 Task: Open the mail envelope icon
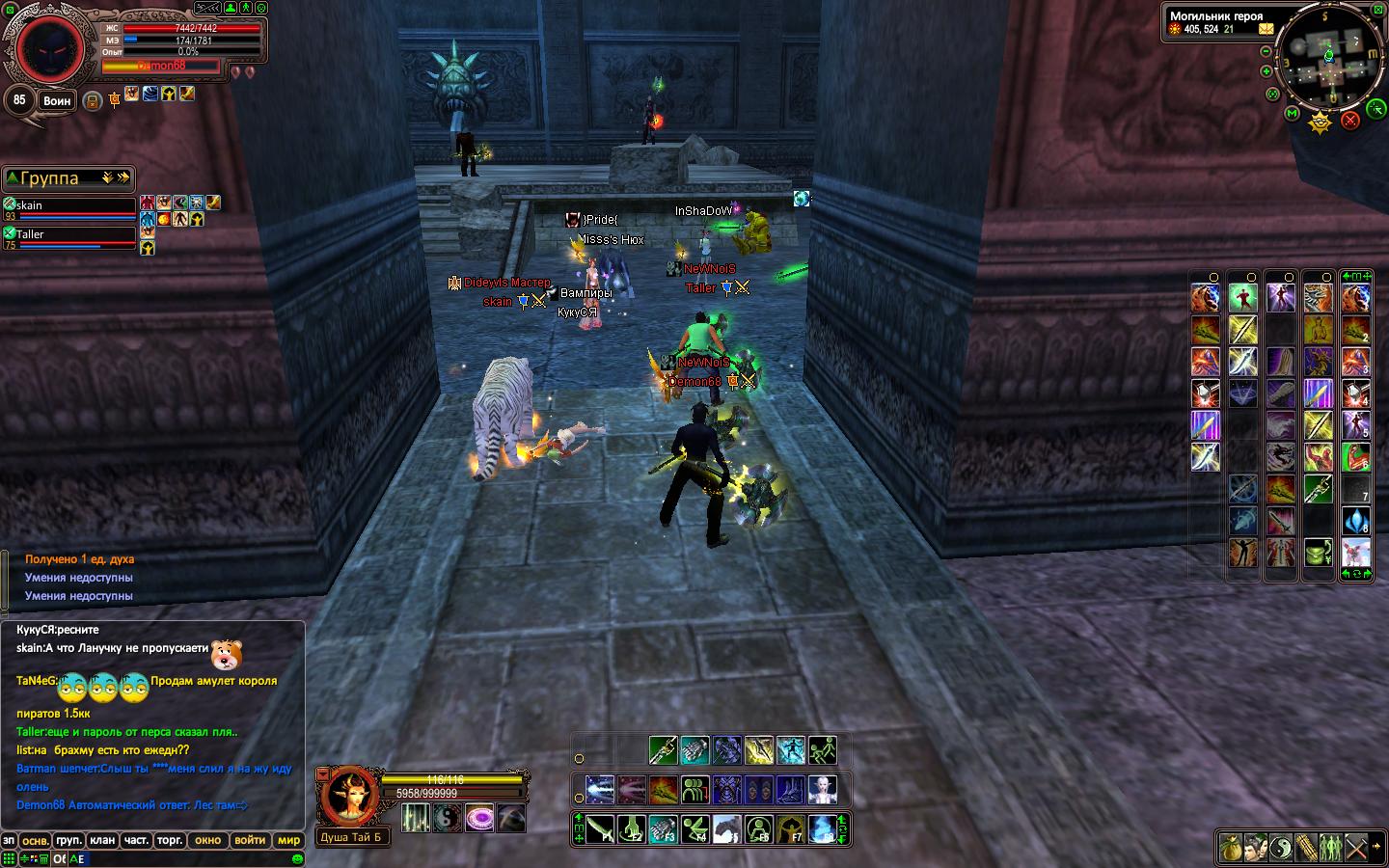[1266, 29]
